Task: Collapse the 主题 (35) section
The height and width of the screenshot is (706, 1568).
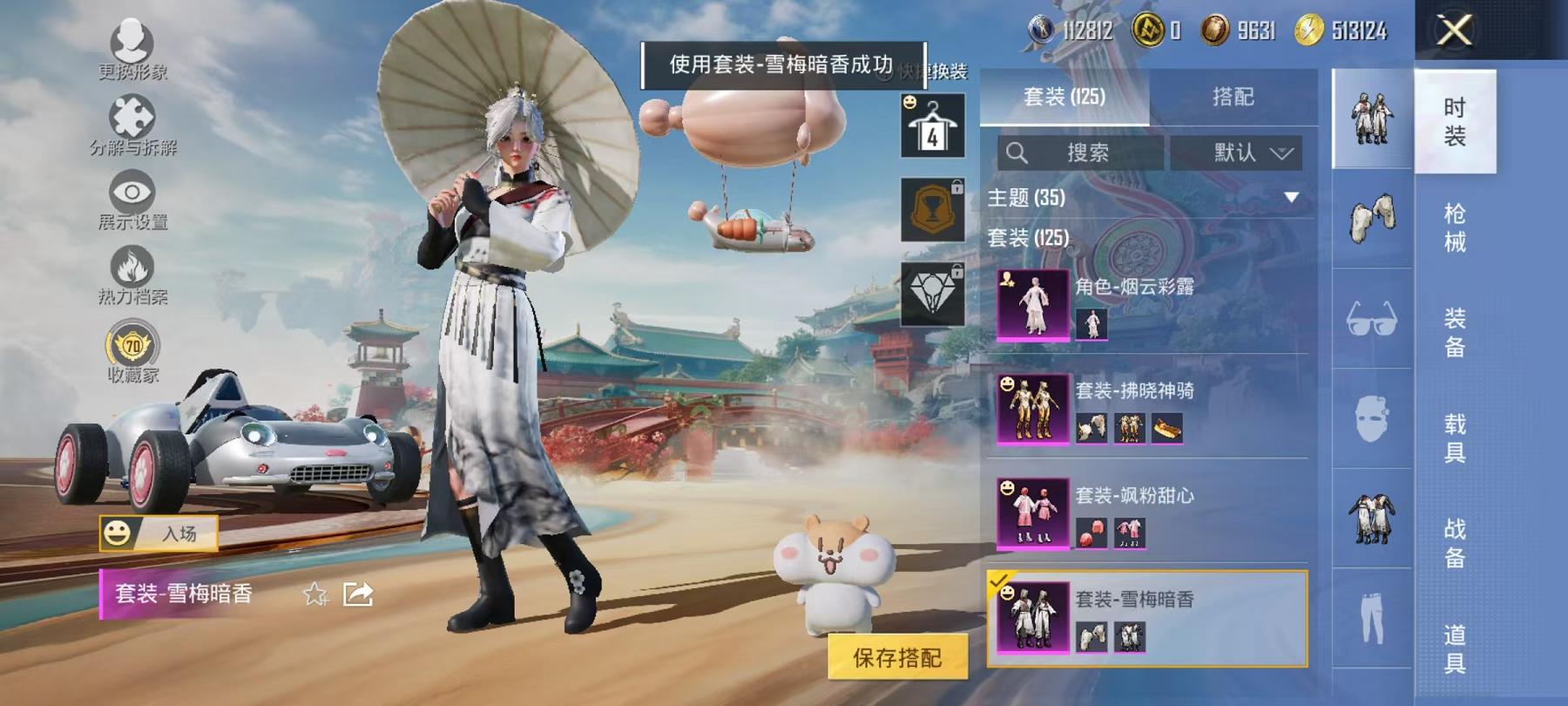Action: pos(1289,198)
